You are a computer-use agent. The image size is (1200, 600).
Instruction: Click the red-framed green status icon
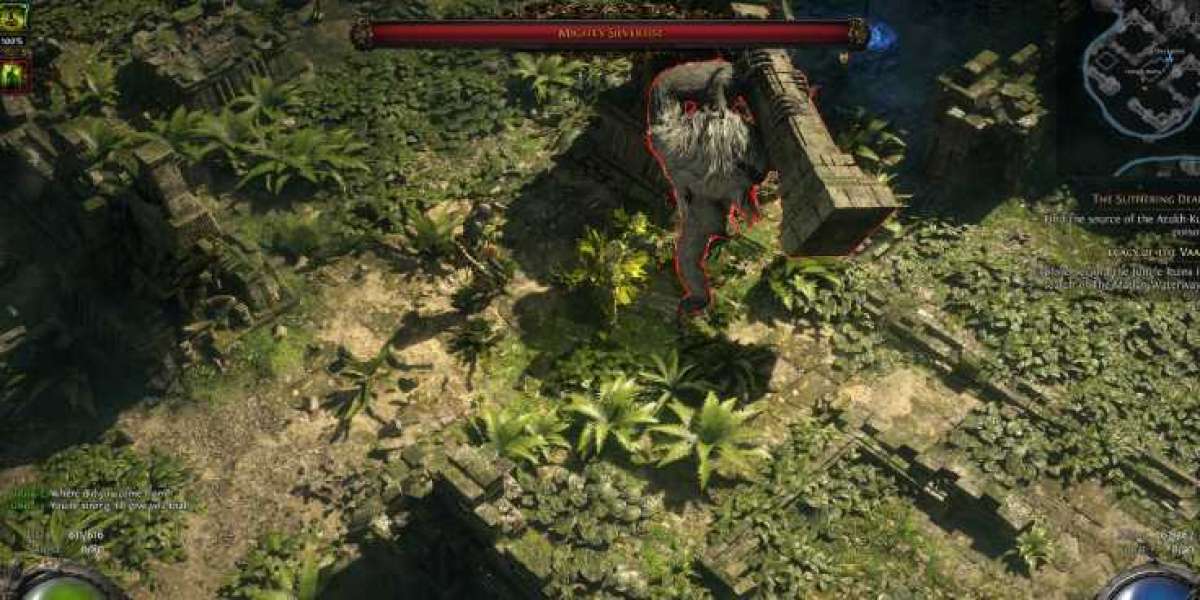pos(15,75)
